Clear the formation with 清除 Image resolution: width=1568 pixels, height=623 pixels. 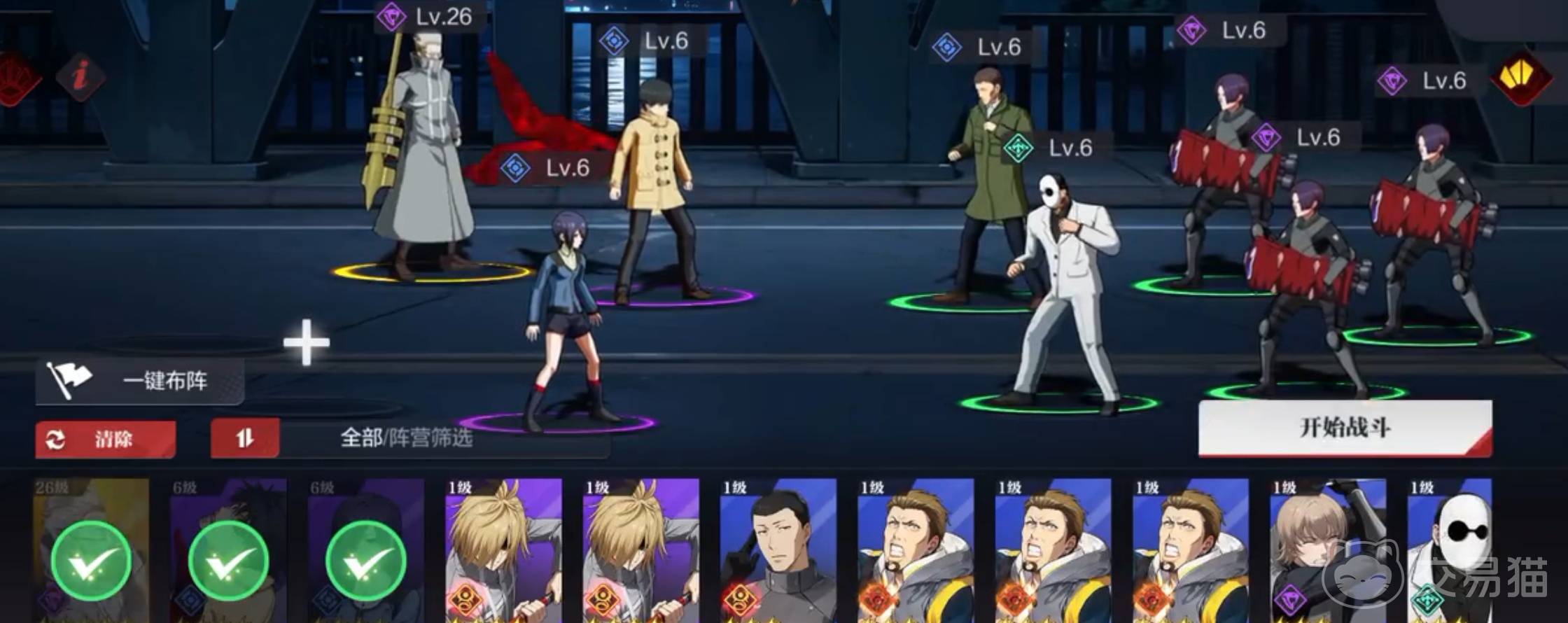105,440
